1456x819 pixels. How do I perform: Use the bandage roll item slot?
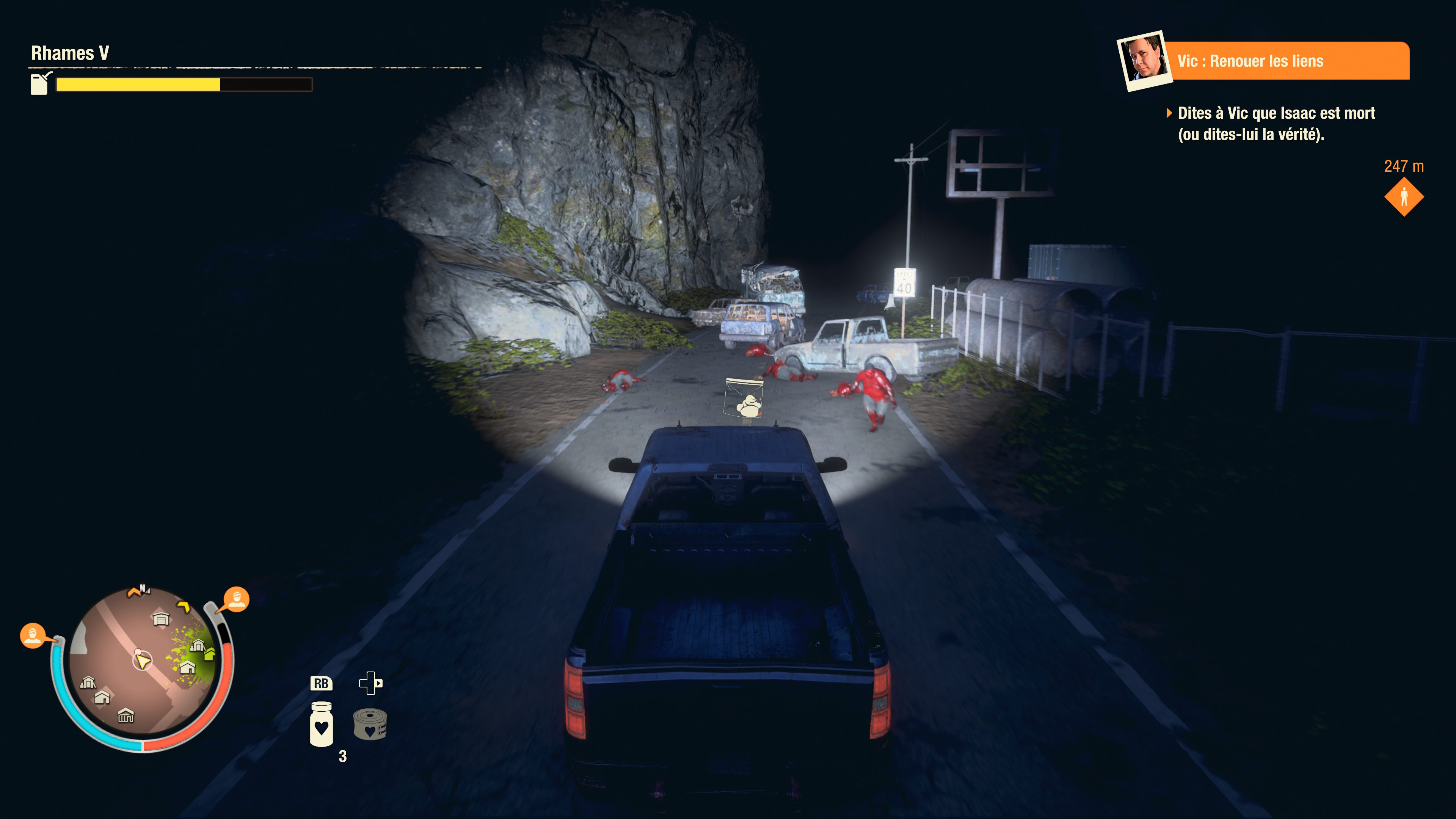click(370, 725)
